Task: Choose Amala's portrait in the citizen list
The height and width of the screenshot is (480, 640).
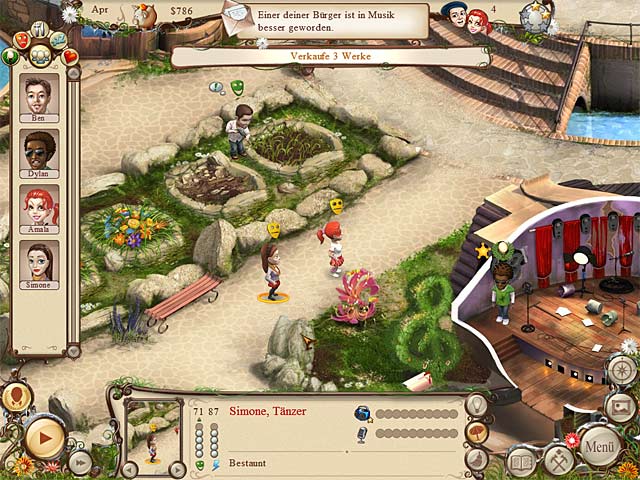Action: click(39, 208)
